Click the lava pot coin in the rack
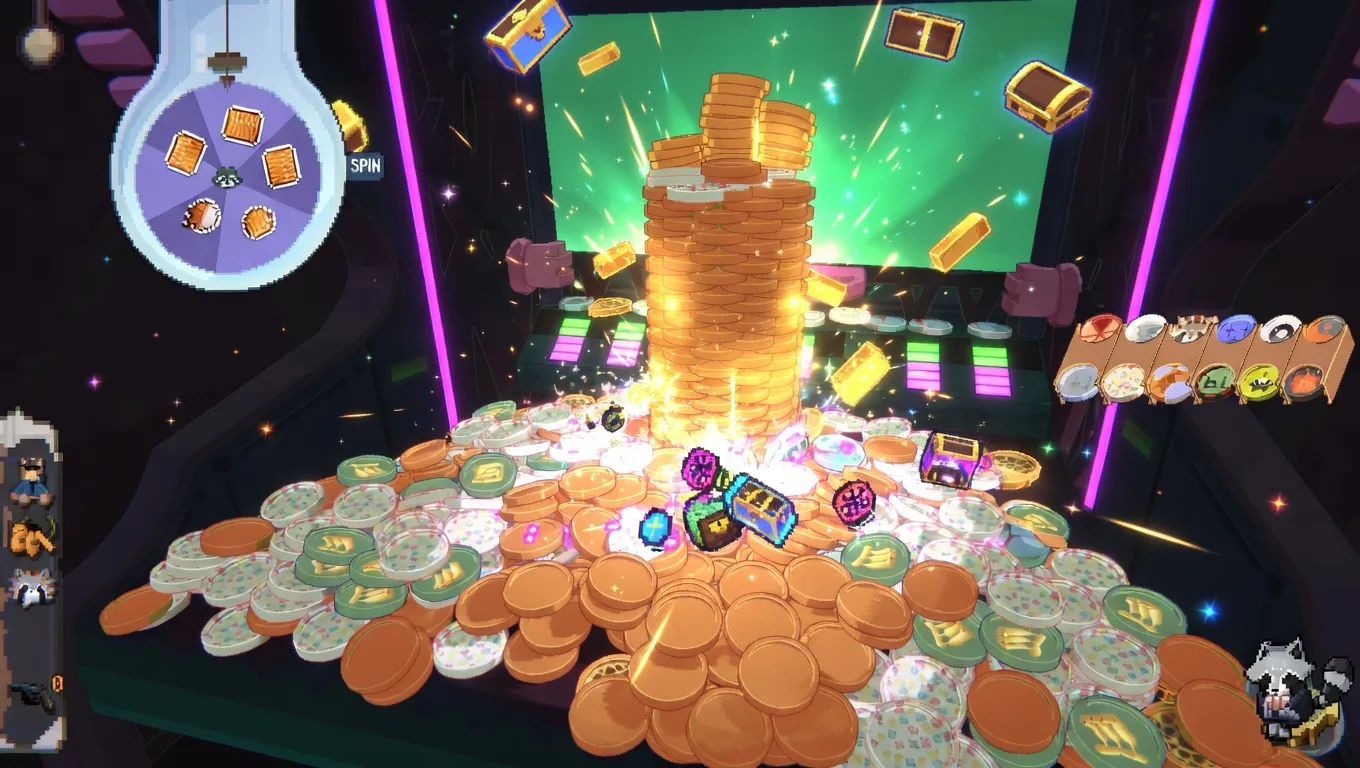Image resolution: width=1360 pixels, height=768 pixels. [1303, 383]
